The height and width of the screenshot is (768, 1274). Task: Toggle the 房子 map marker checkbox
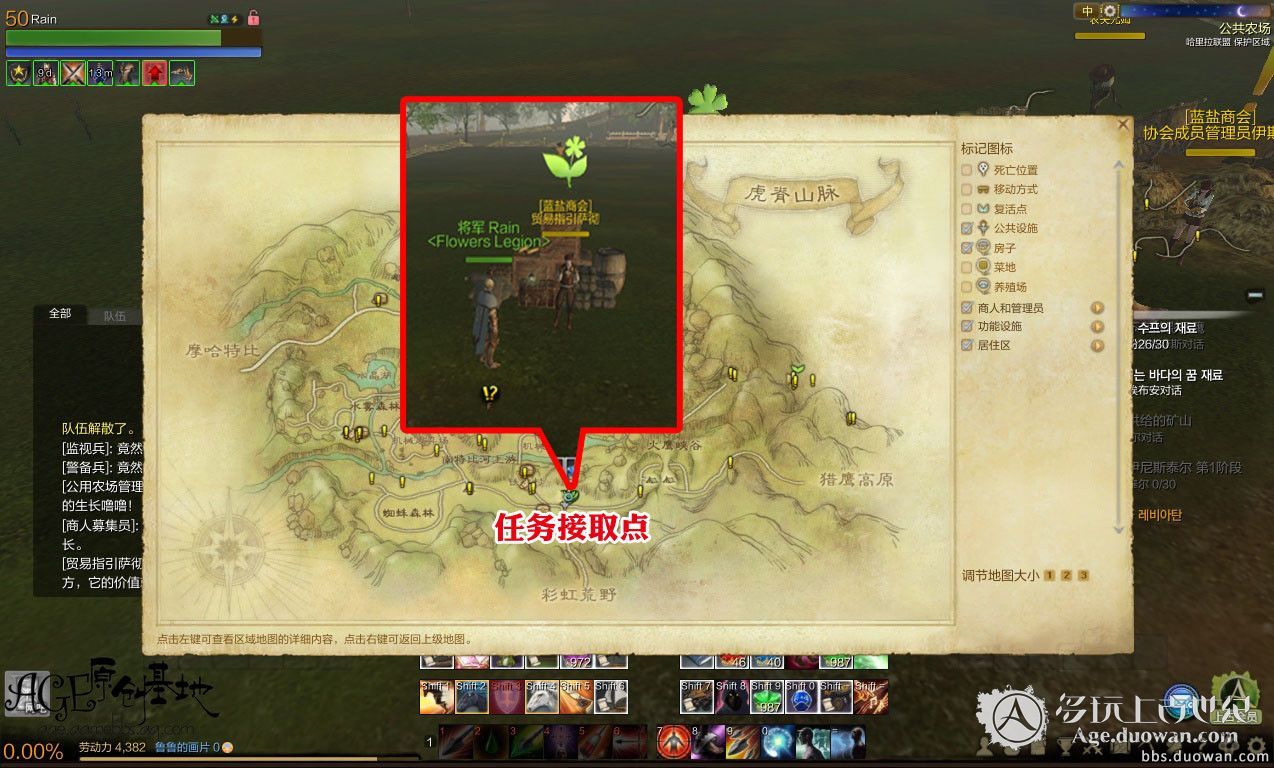(967, 248)
